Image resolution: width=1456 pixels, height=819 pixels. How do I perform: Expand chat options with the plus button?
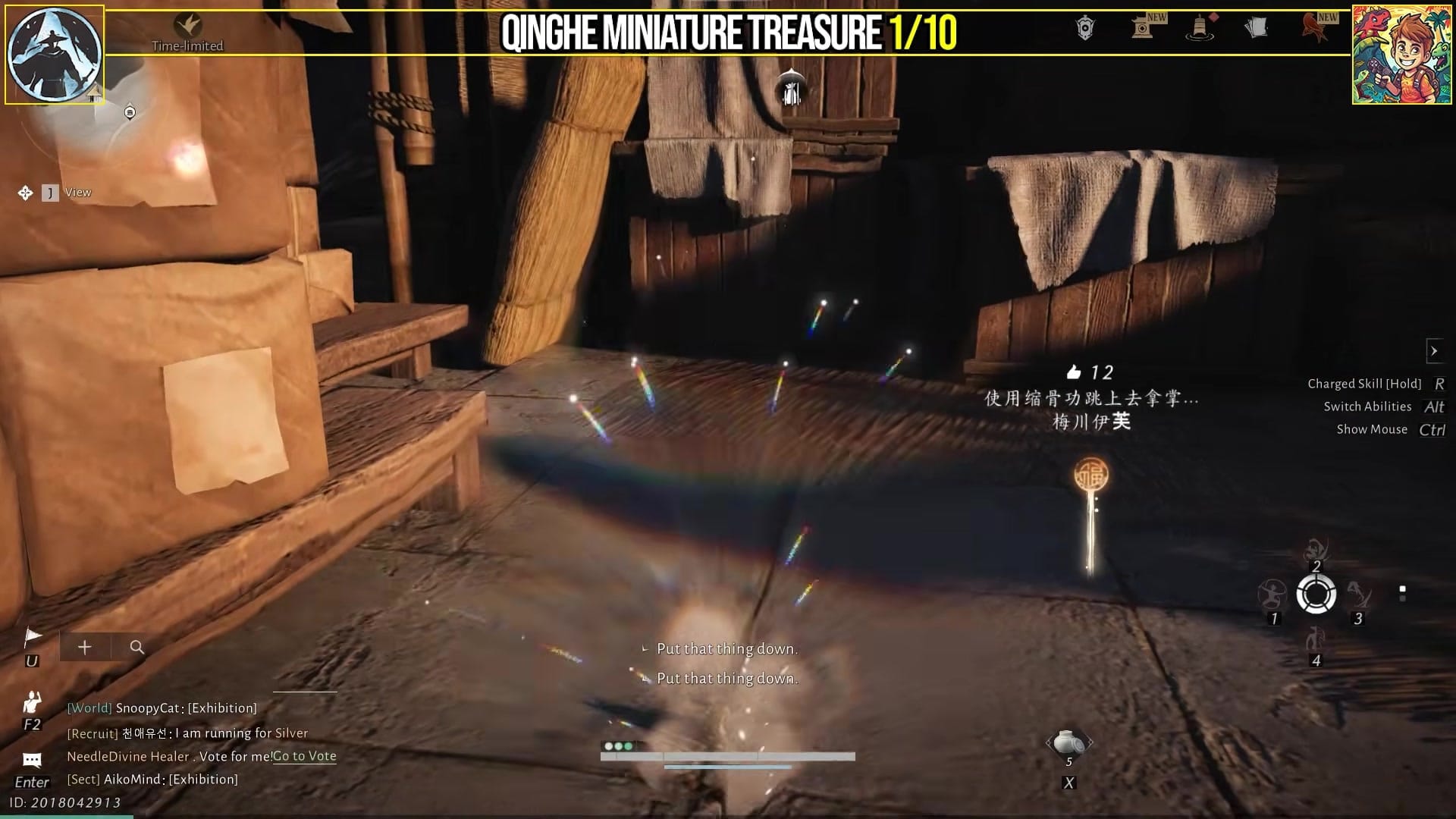pyautogui.click(x=84, y=647)
